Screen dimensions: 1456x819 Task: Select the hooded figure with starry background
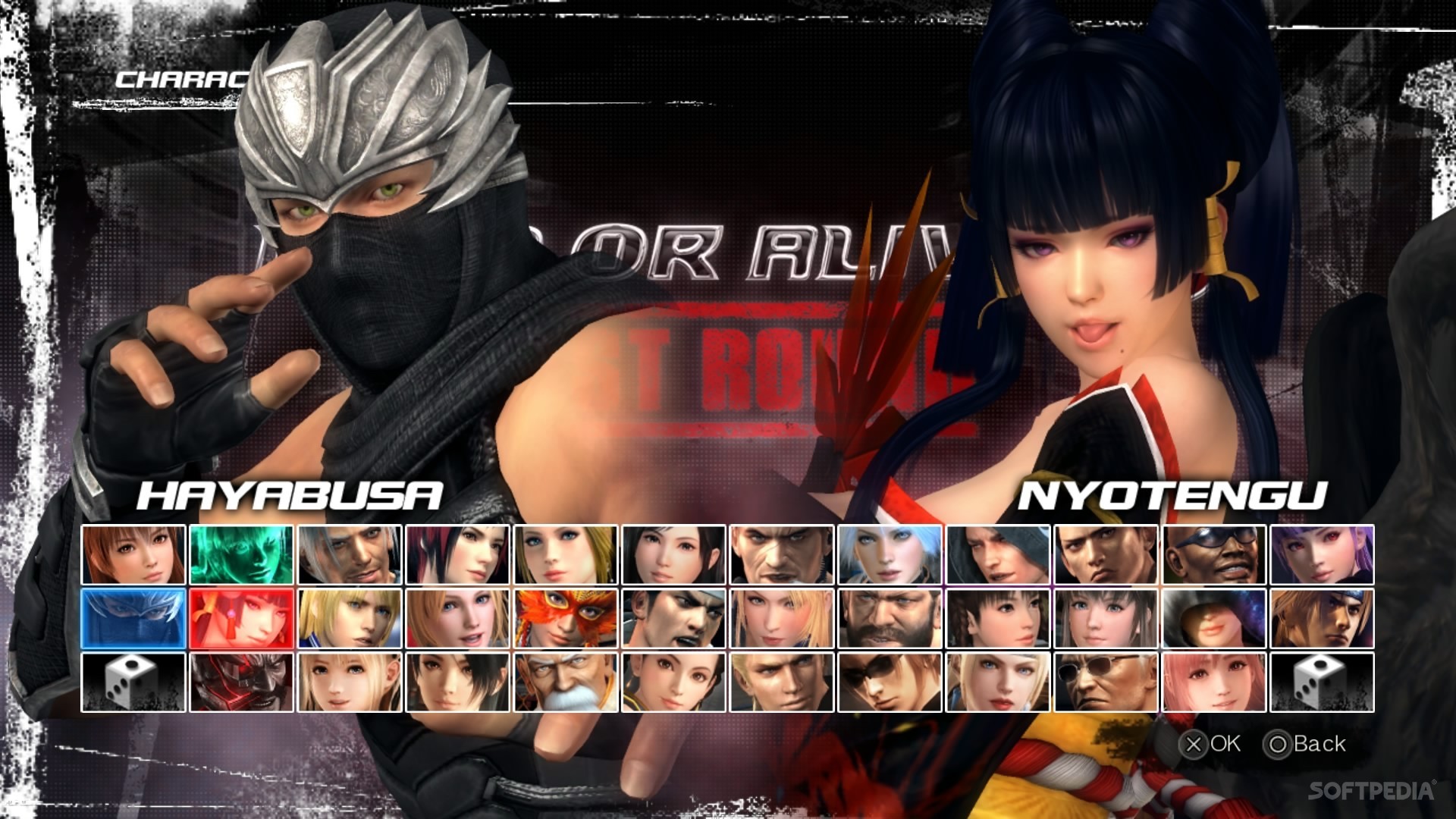pyautogui.click(x=1214, y=618)
